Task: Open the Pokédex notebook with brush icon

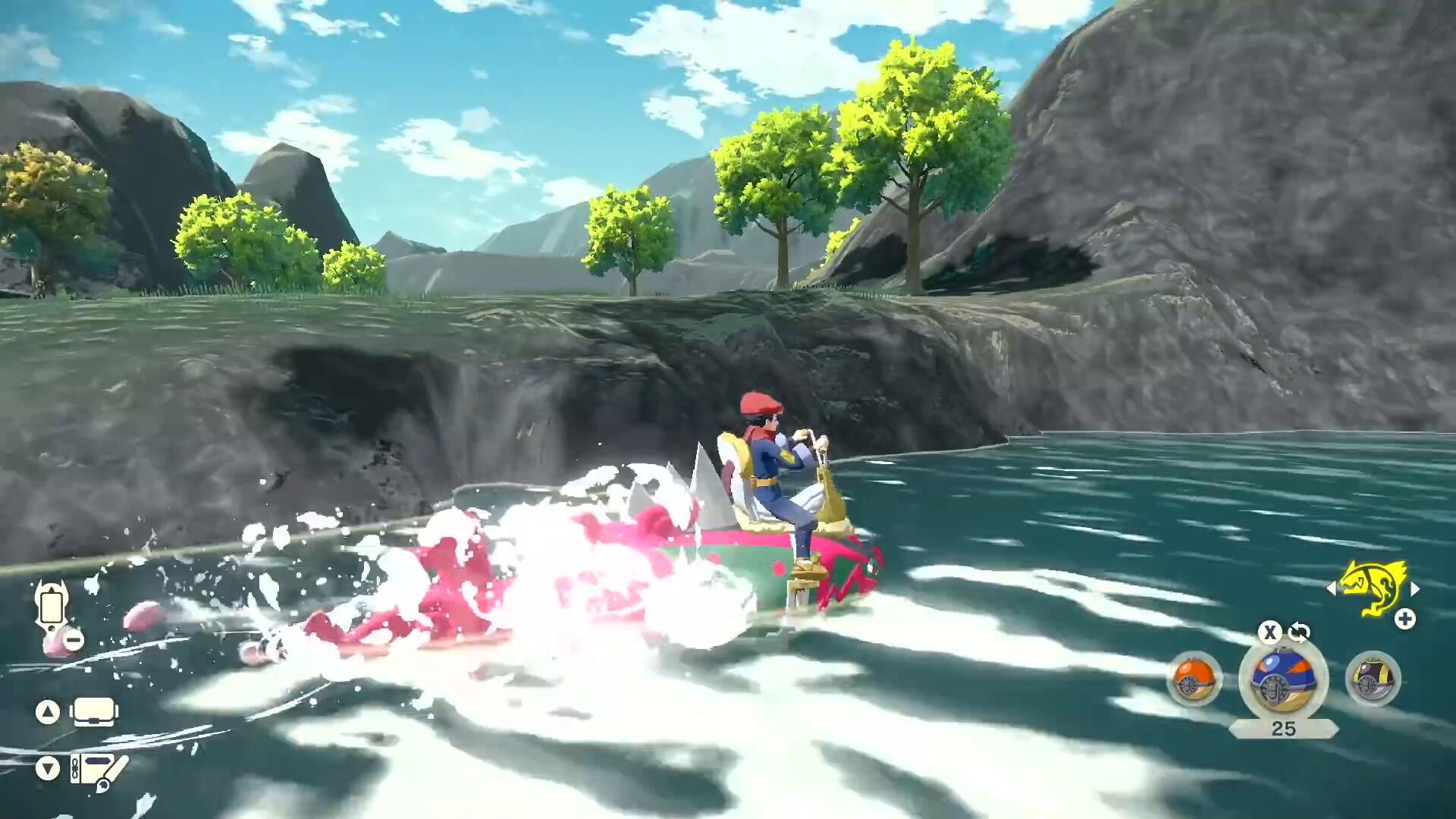Action: pyautogui.click(x=99, y=770)
